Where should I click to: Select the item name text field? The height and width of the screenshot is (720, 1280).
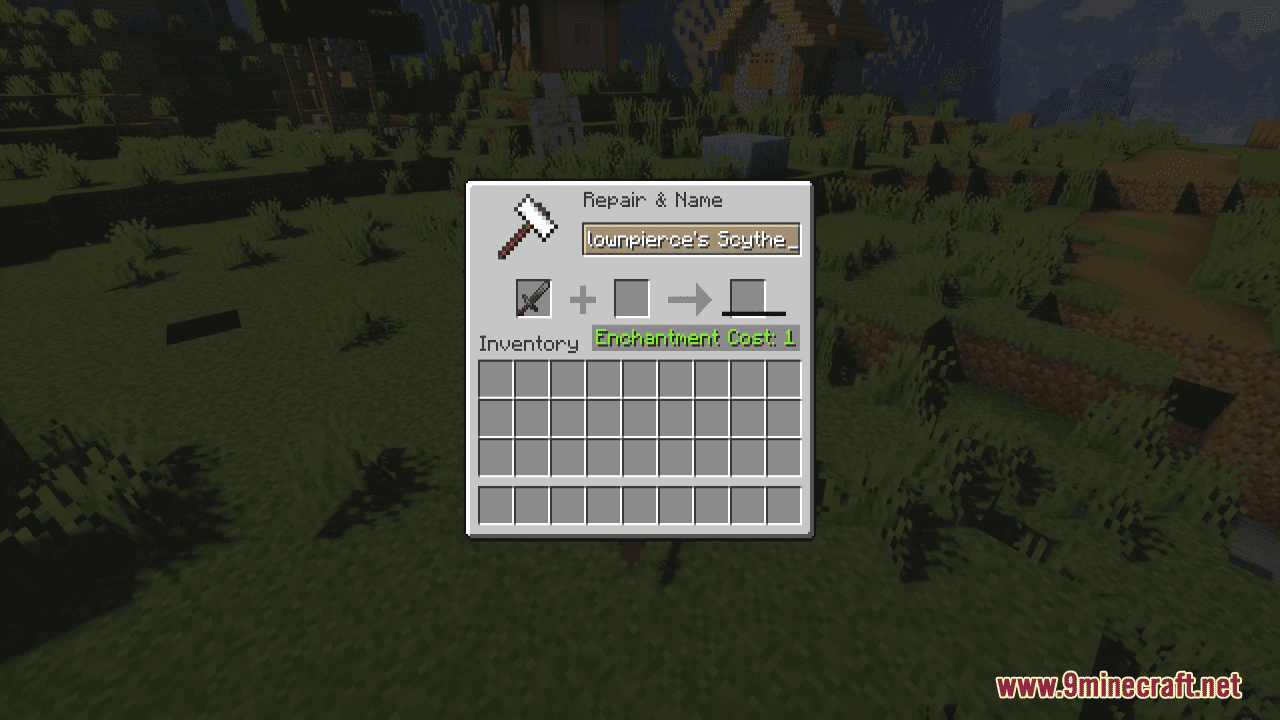[x=690, y=240]
